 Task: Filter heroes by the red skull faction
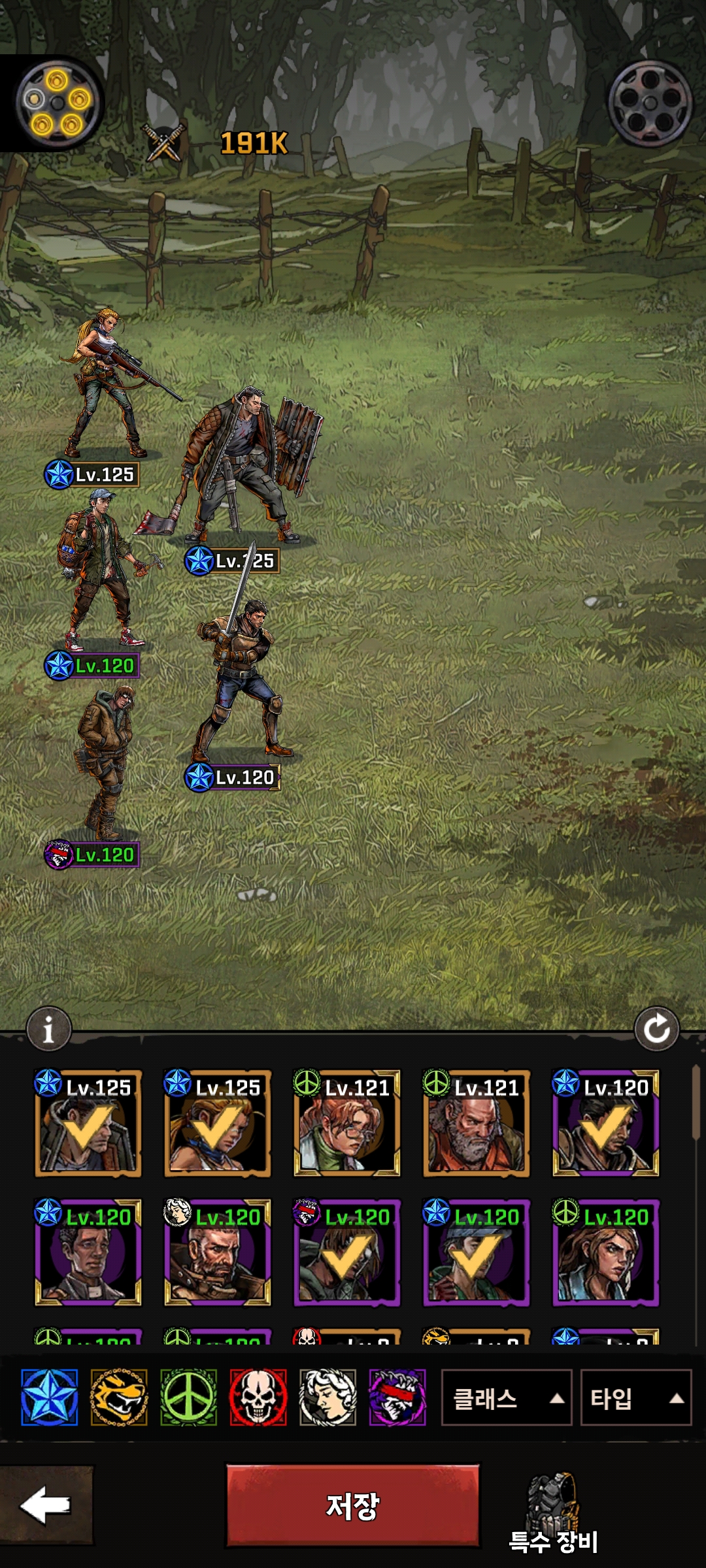click(x=258, y=1397)
